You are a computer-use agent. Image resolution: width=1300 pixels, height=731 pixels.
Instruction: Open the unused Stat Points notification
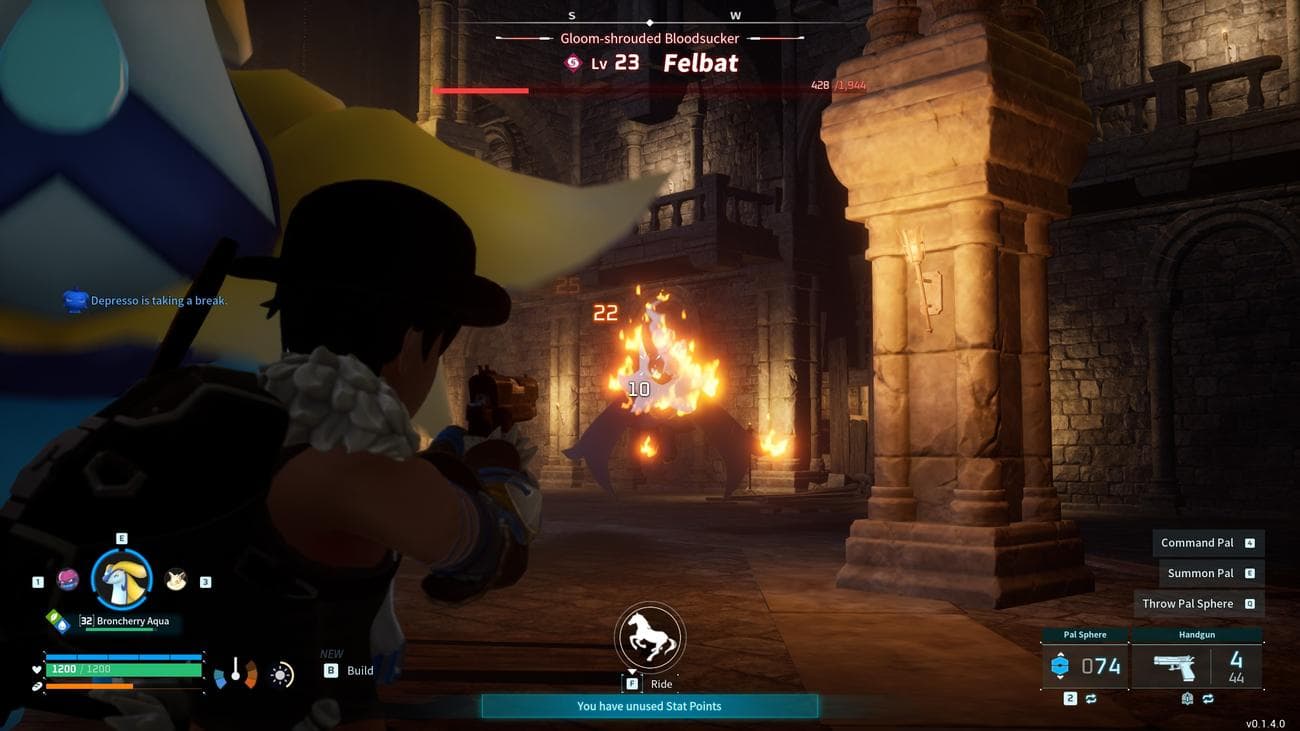(x=649, y=706)
